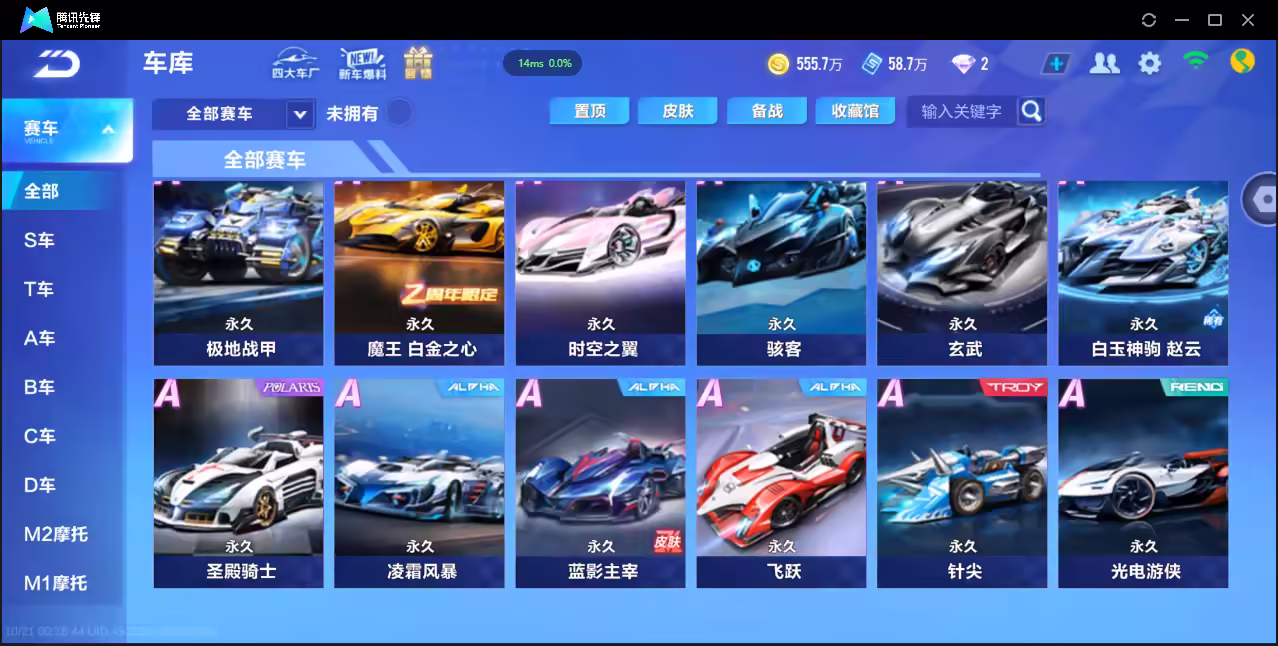Show the A车 category
This screenshot has width=1278, height=646.
[40, 338]
